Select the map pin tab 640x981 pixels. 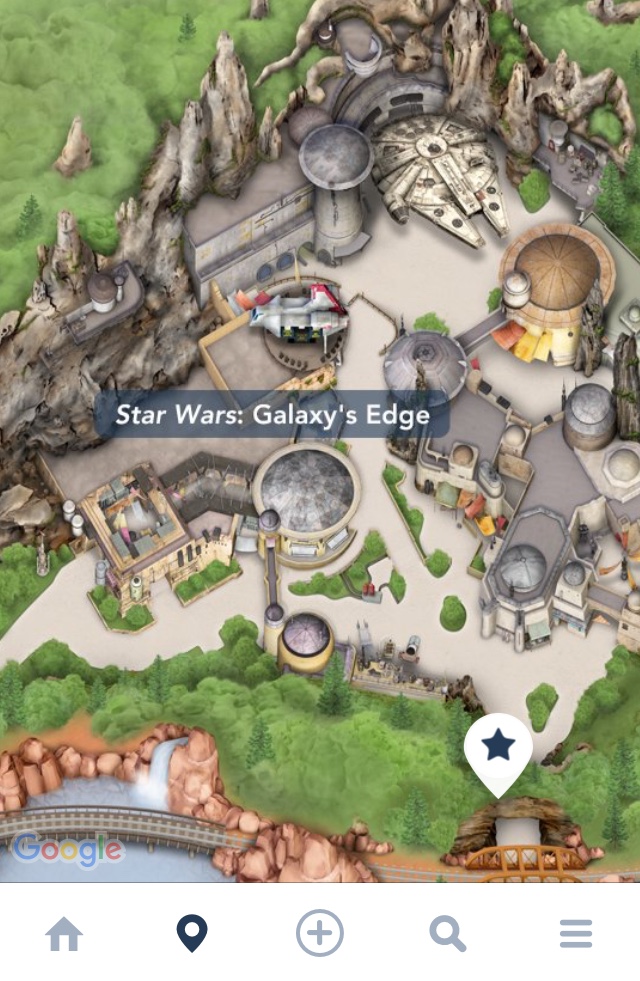pyautogui.click(x=192, y=934)
